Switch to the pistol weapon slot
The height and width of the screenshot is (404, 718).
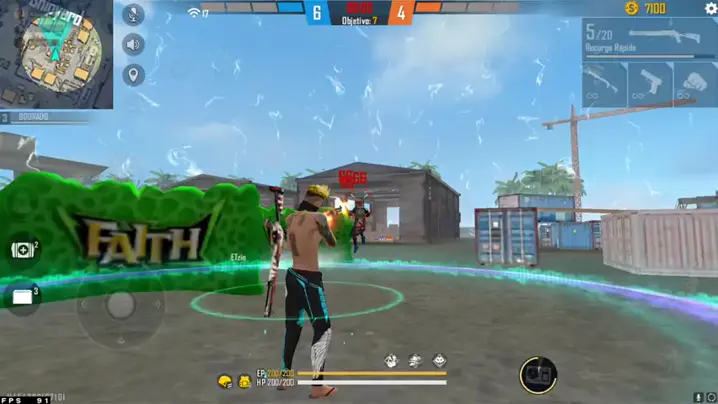click(x=650, y=84)
